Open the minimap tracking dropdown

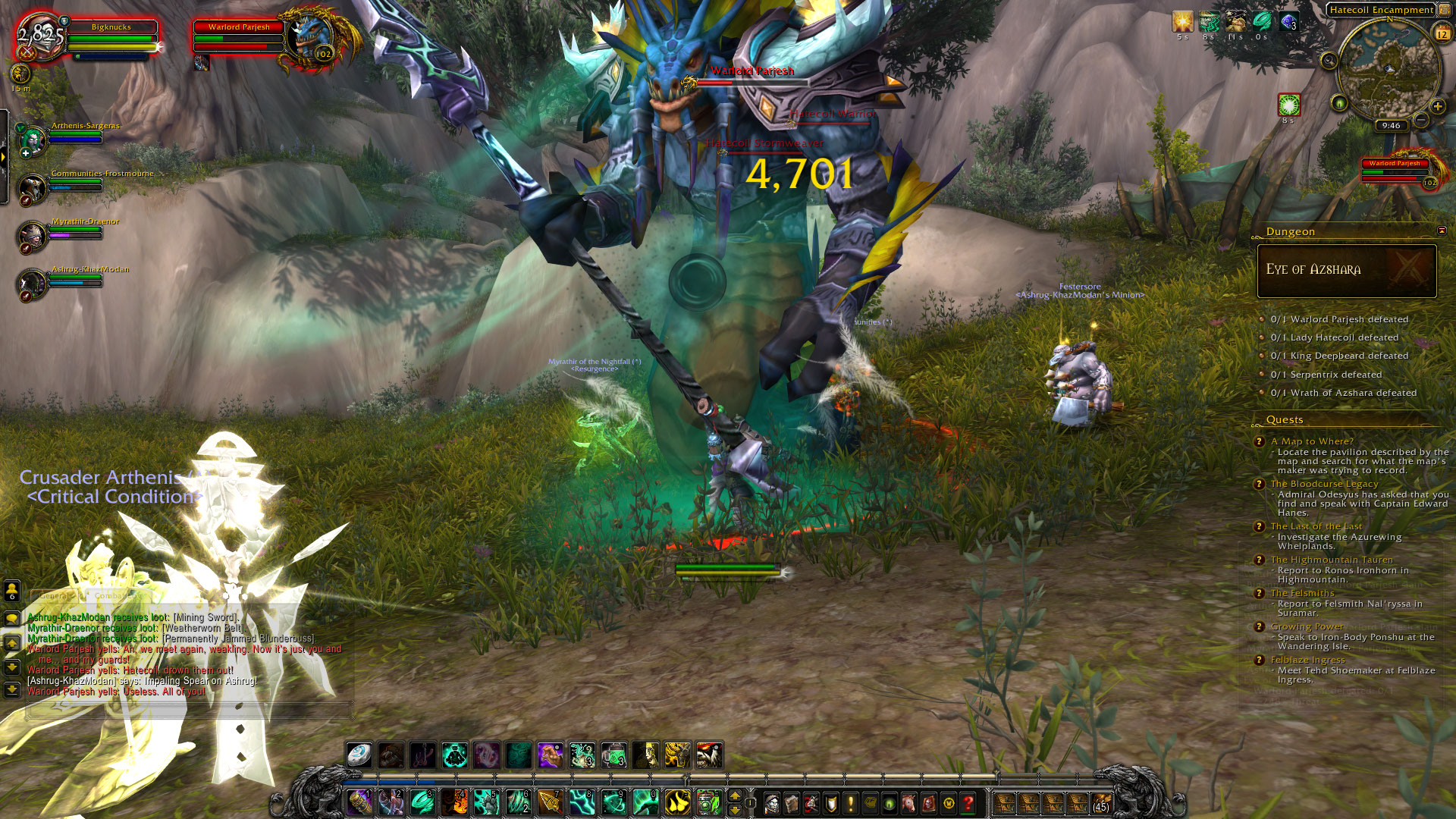point(1329,61)
